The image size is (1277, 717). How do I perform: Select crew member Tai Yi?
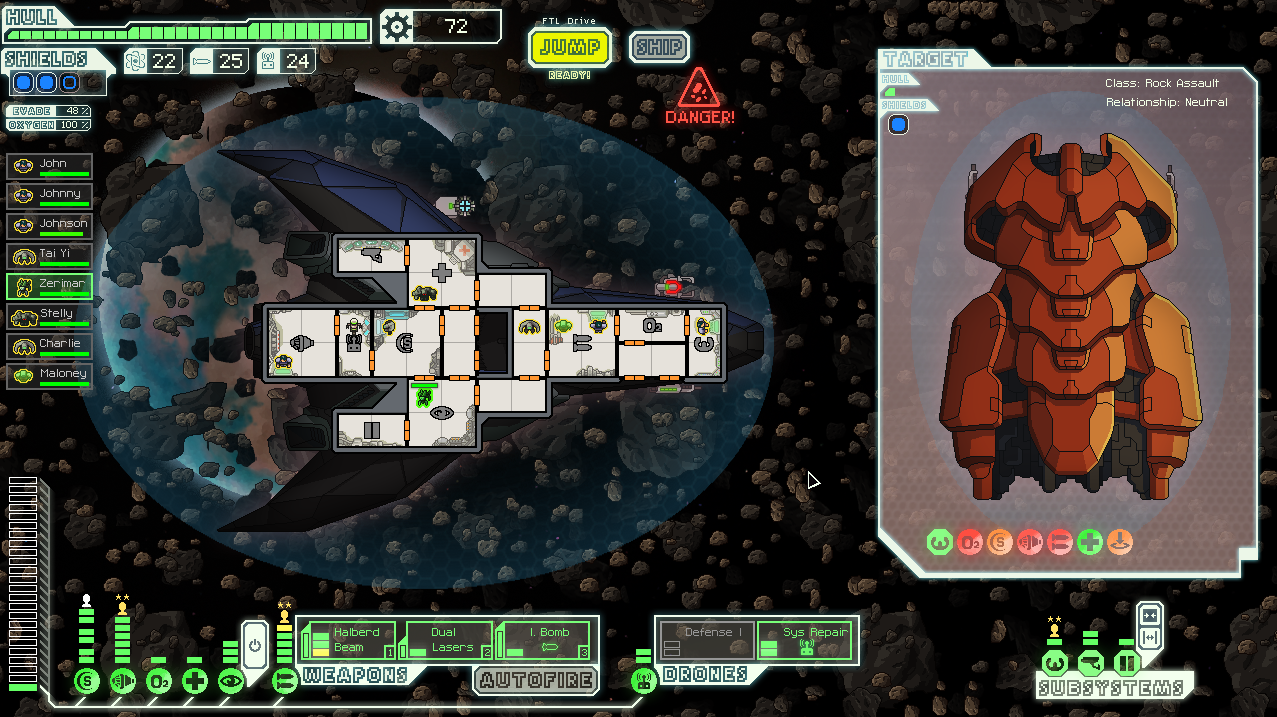pyautogui.click(x=50, y=255)
